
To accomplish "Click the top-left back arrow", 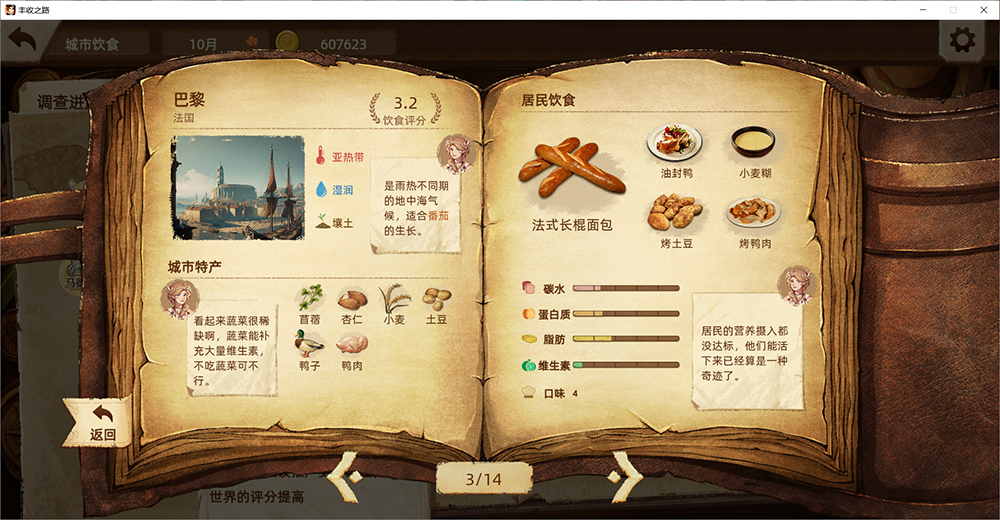I will [22, 41].
